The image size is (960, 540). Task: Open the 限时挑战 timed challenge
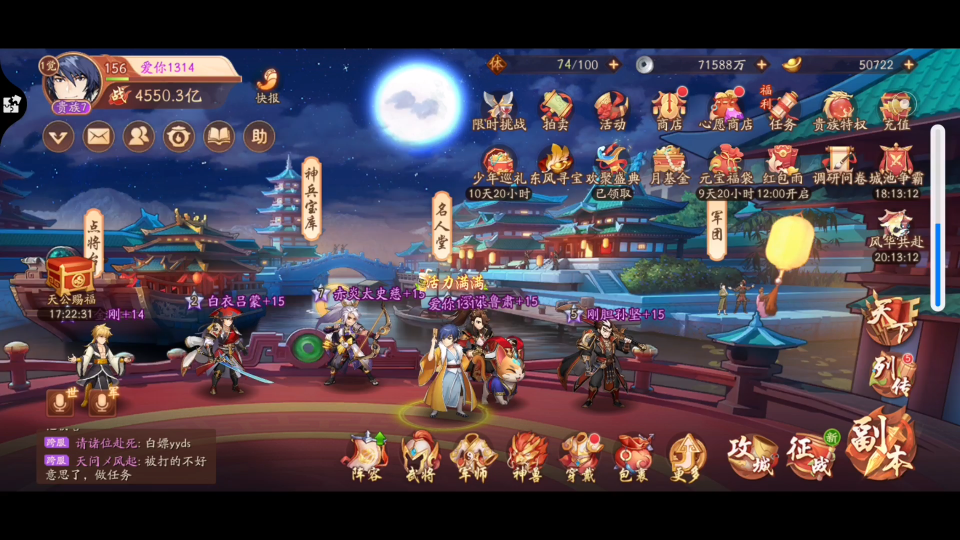click(x=498, y=109)
